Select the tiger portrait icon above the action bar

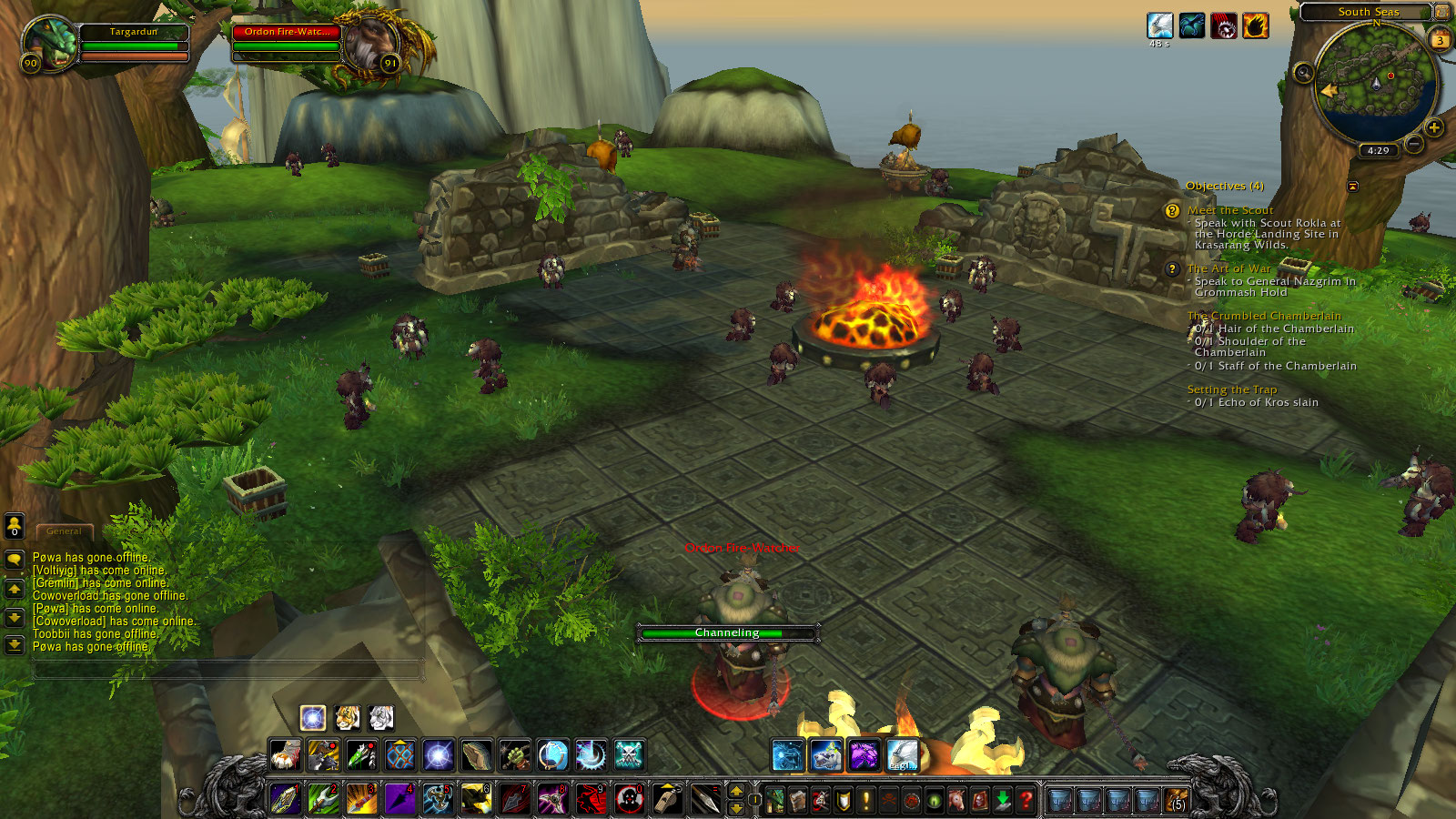coord(348,718)
